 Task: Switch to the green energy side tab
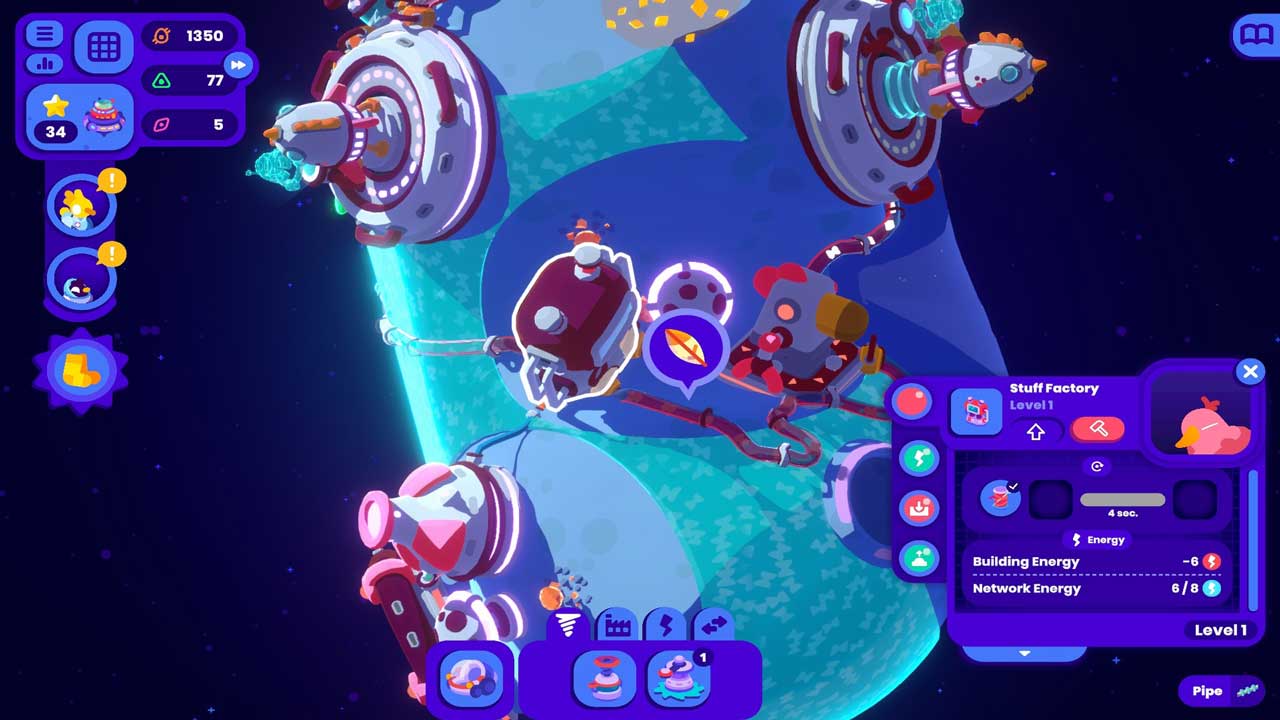[x=919, y=458]
